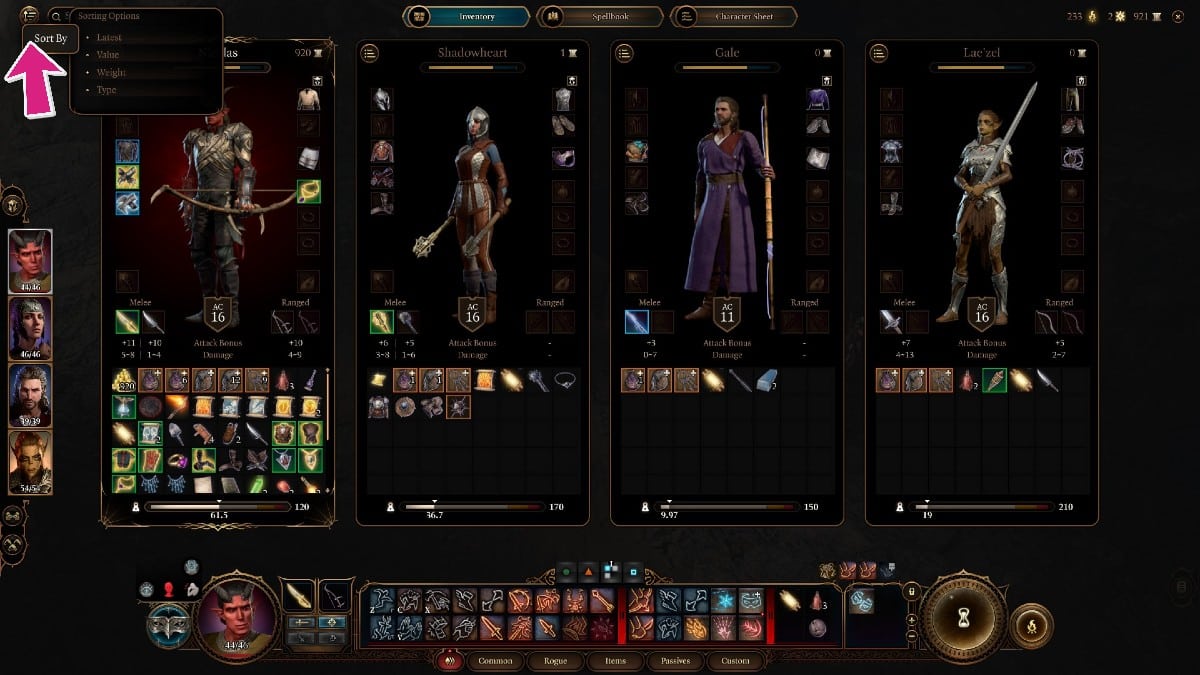This screenshot has height=675, width=1200.
Task: Select the Inventory tab
Action: tap(466, 17)
